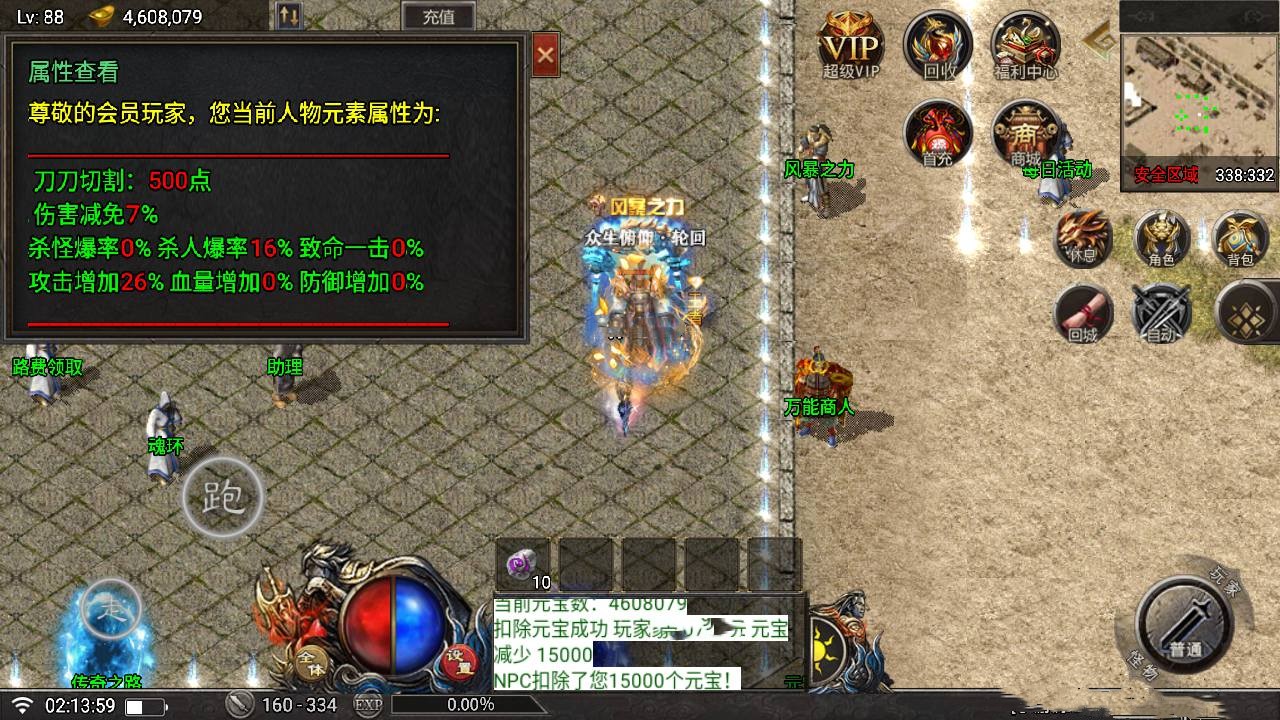Image resolution: width=1280 pixels, height=720 pixels.
Task: Select the quick slot item with count 10
Action: 520,562
